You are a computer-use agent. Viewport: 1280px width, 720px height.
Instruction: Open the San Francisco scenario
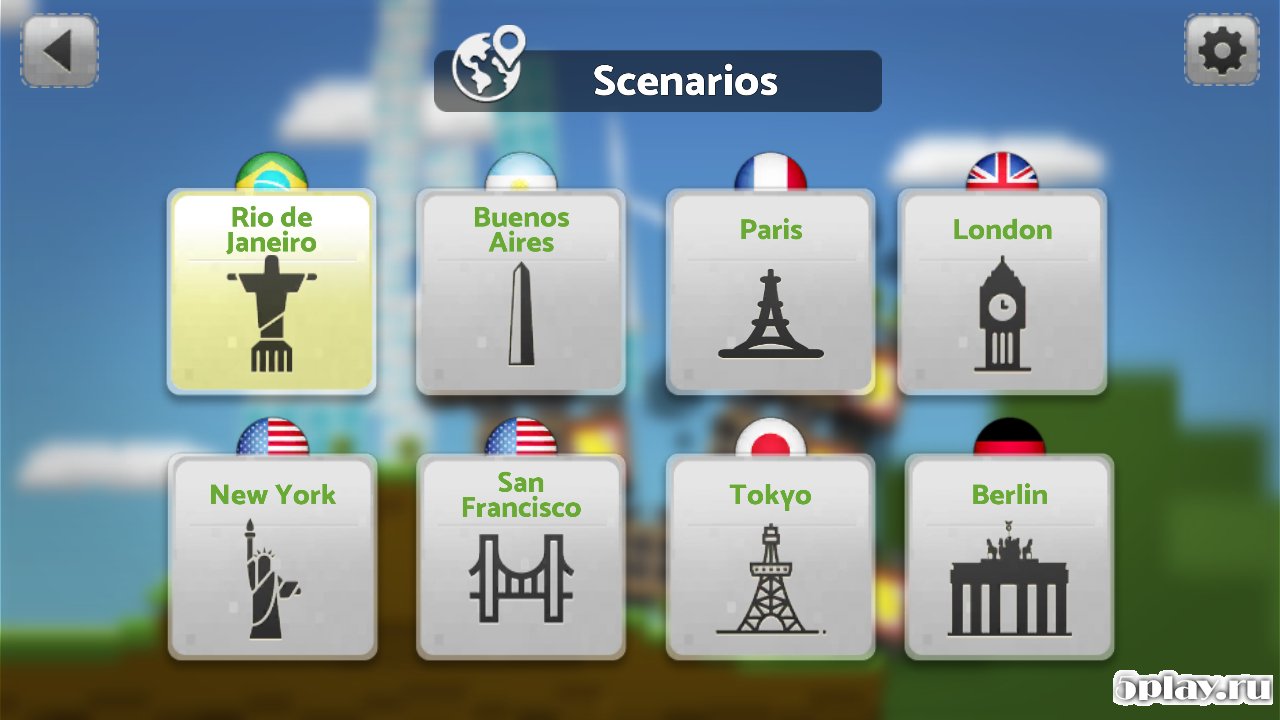[521, 557]
